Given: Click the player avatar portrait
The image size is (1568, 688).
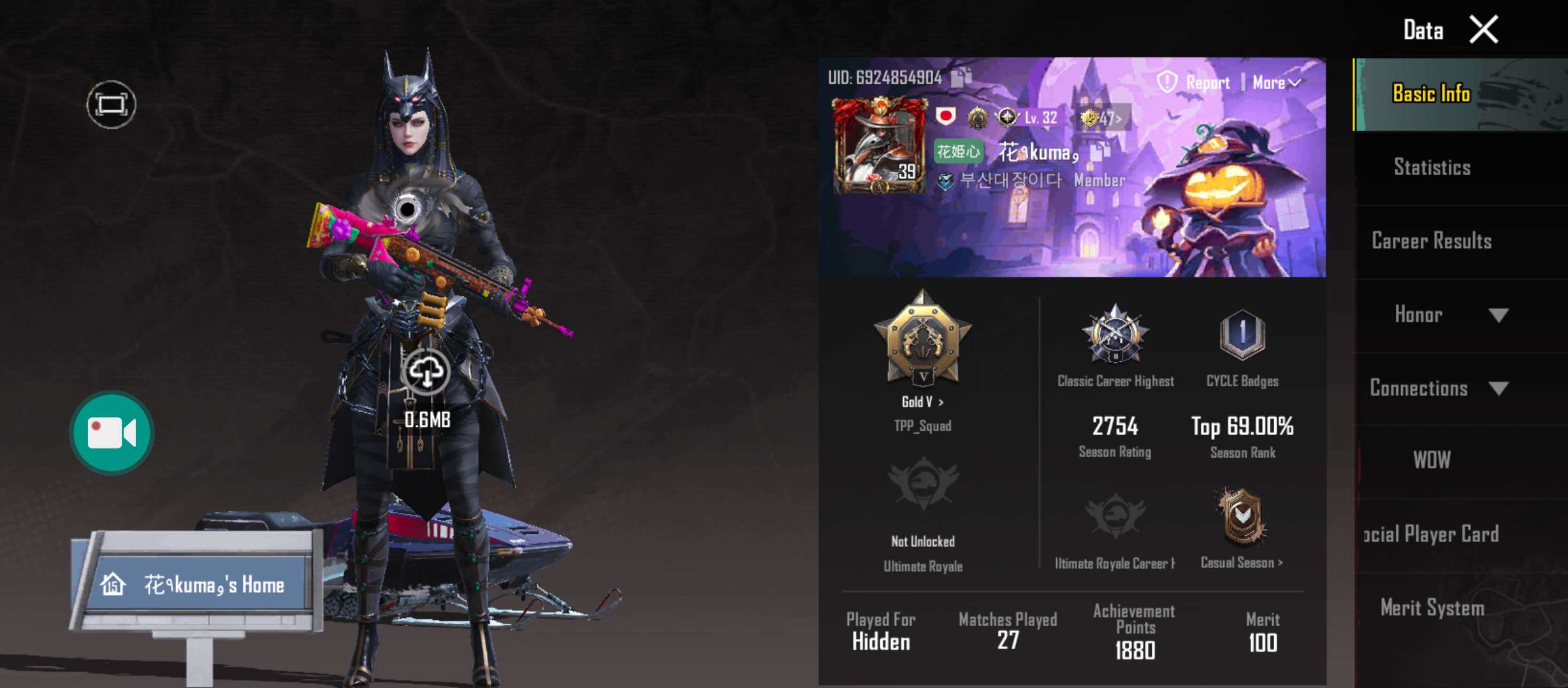Looking at the screenshot, I should click(879, 145).
